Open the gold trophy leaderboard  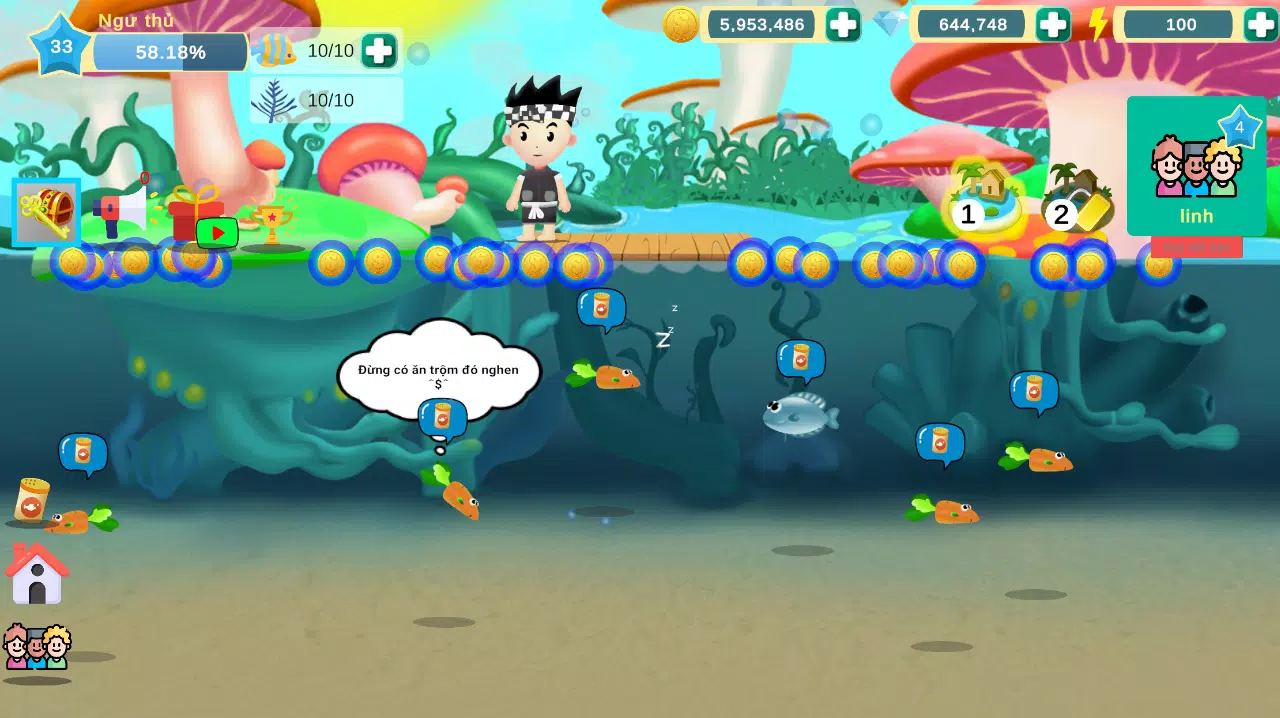pyautogui.click(x=271, y=224)
